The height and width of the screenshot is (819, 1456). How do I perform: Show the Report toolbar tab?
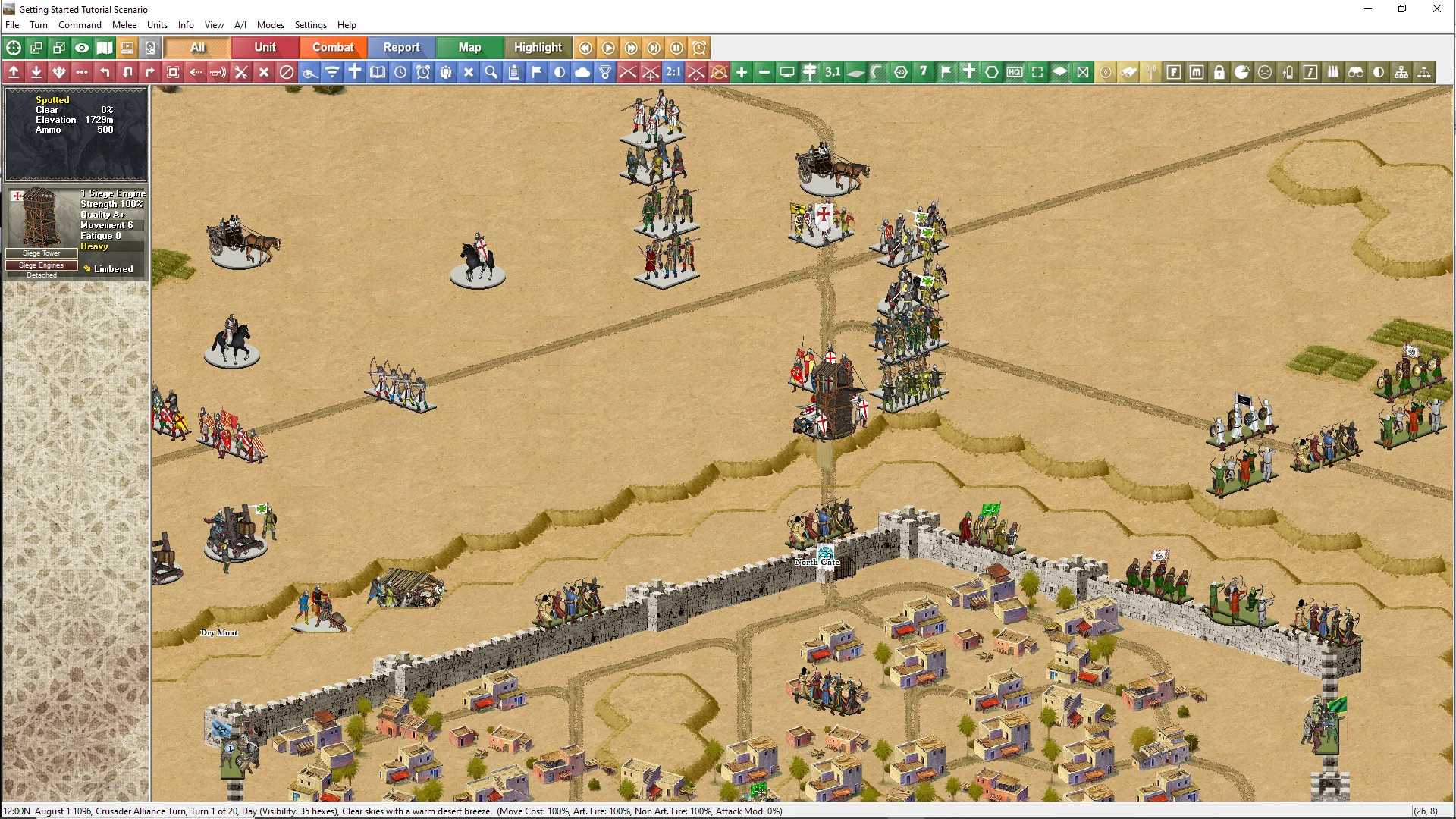pos(401,48)
